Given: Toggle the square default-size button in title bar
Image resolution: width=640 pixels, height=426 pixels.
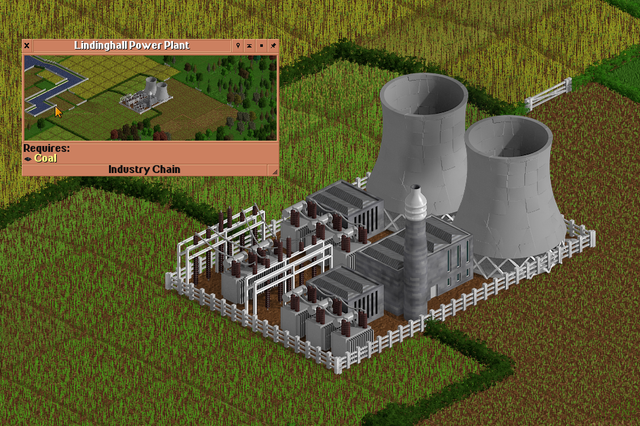Looking at the screenshot, I should point(261,46).
